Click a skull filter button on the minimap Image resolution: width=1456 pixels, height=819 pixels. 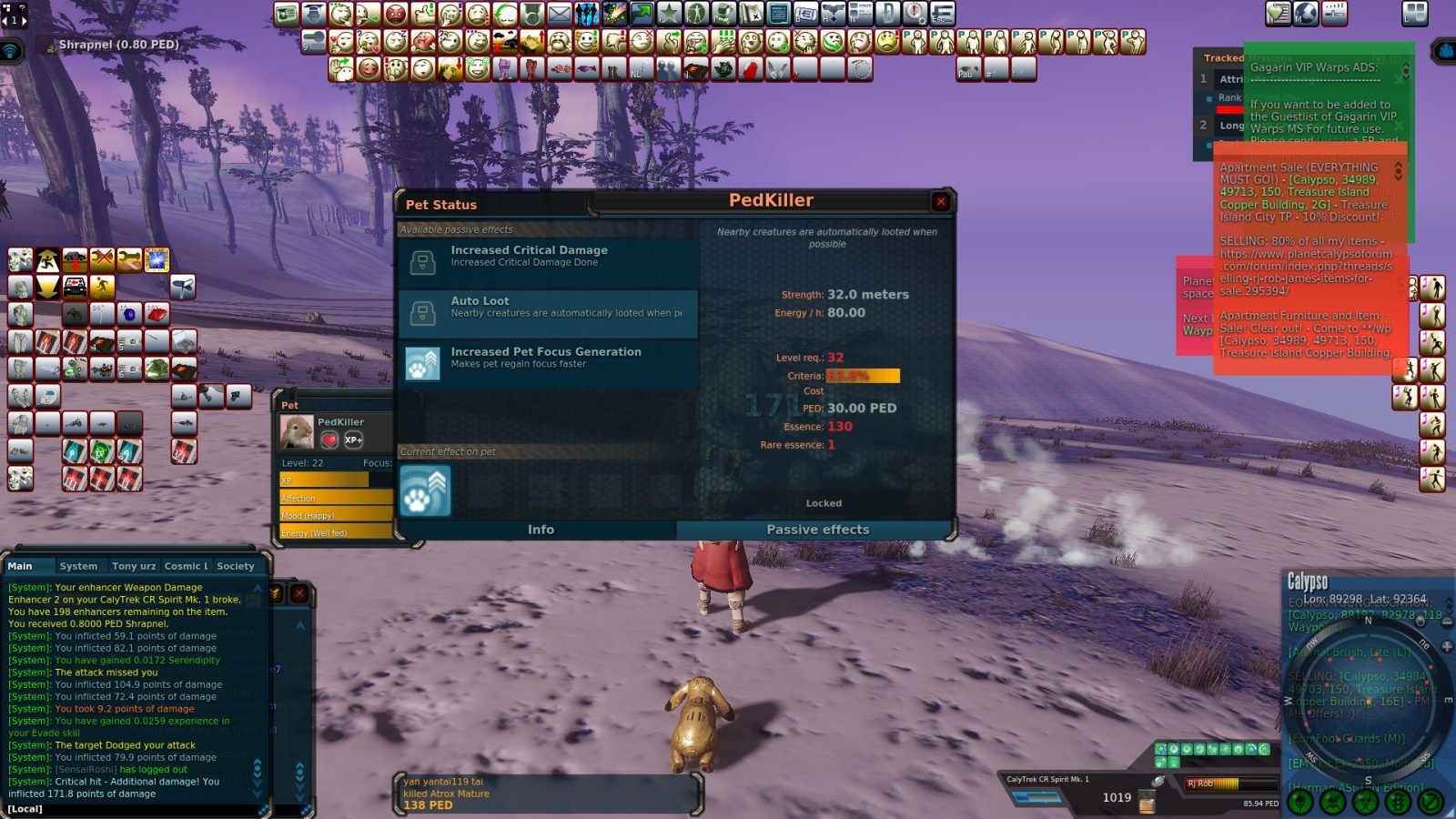[x=1299, y=802]
